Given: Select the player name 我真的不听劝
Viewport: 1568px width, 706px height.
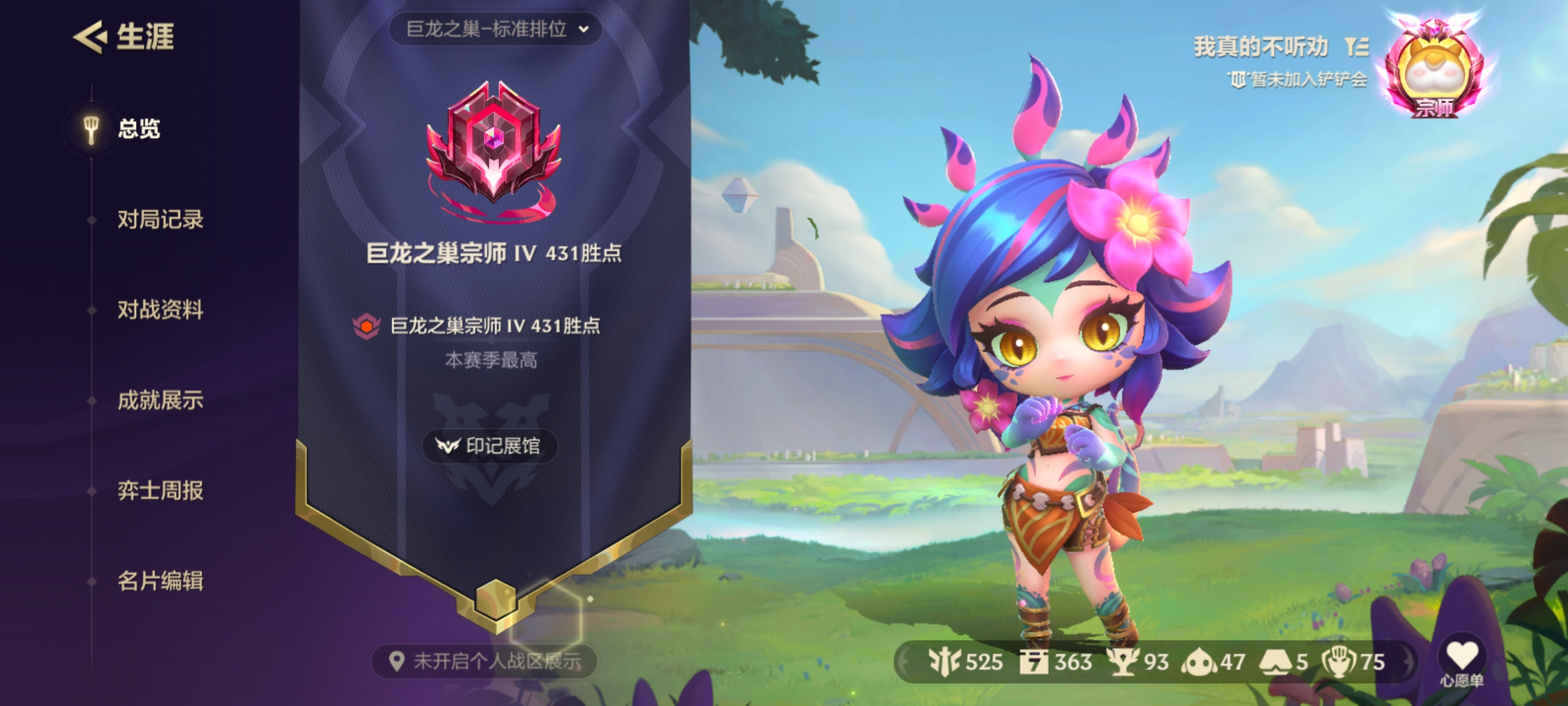Looking at the screenshot, I should coord(1261,47).
